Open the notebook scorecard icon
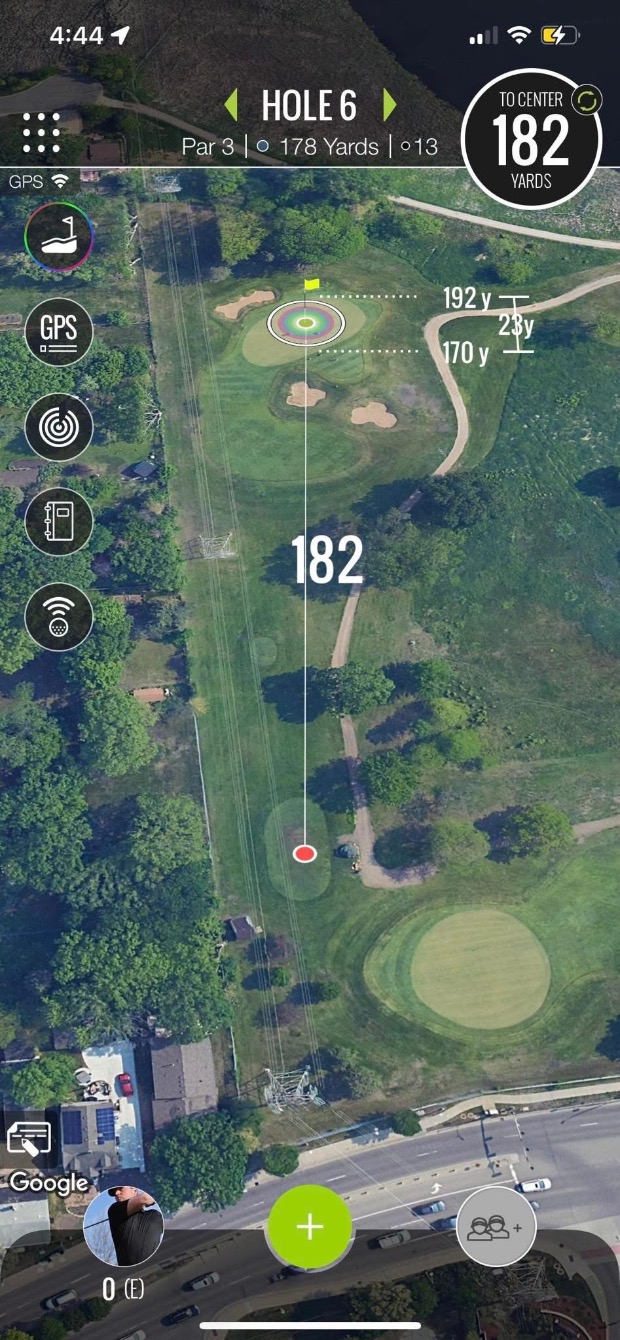 click(x=59, y=521)
